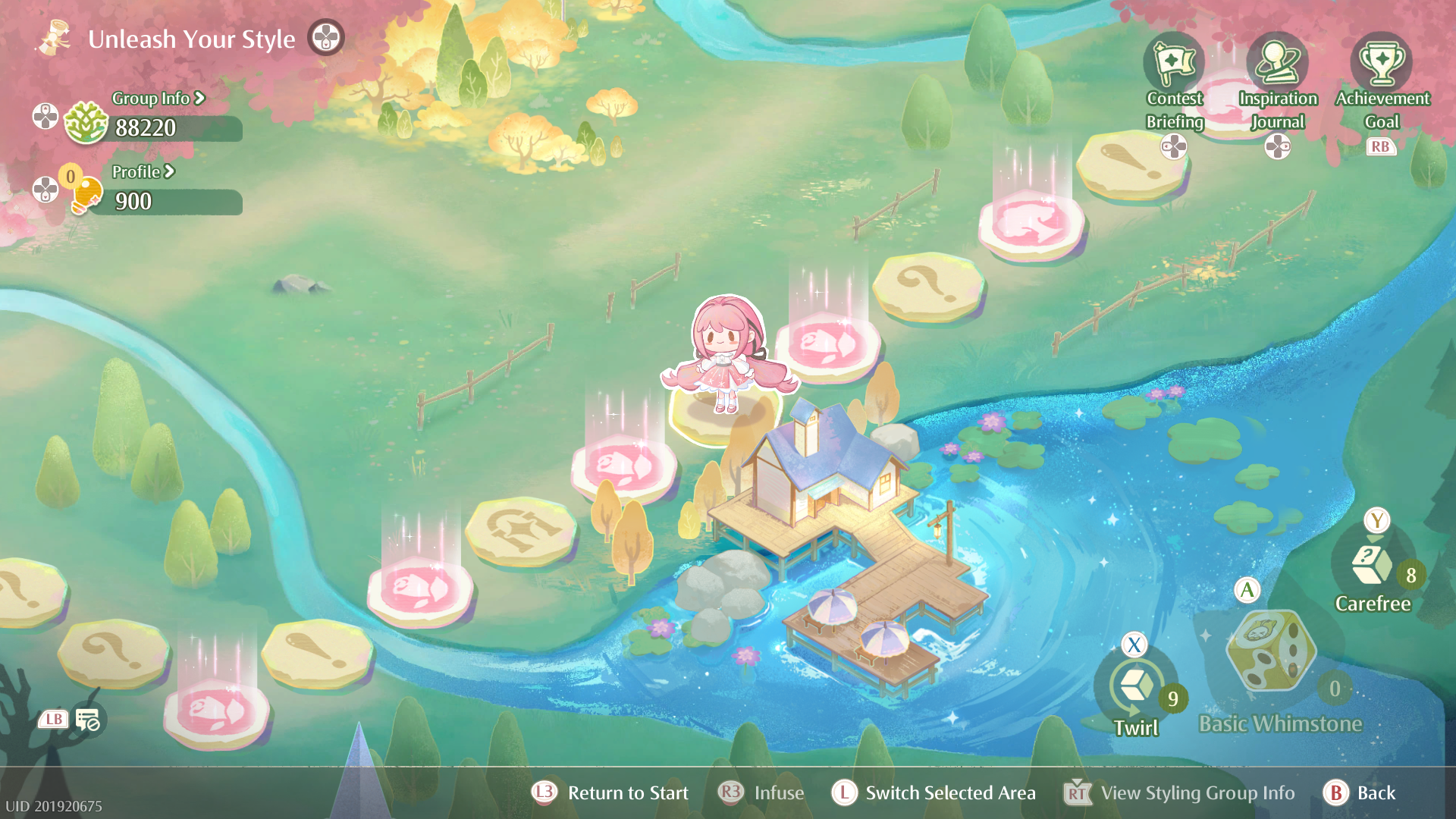Select Return to Start

point(627,793)
